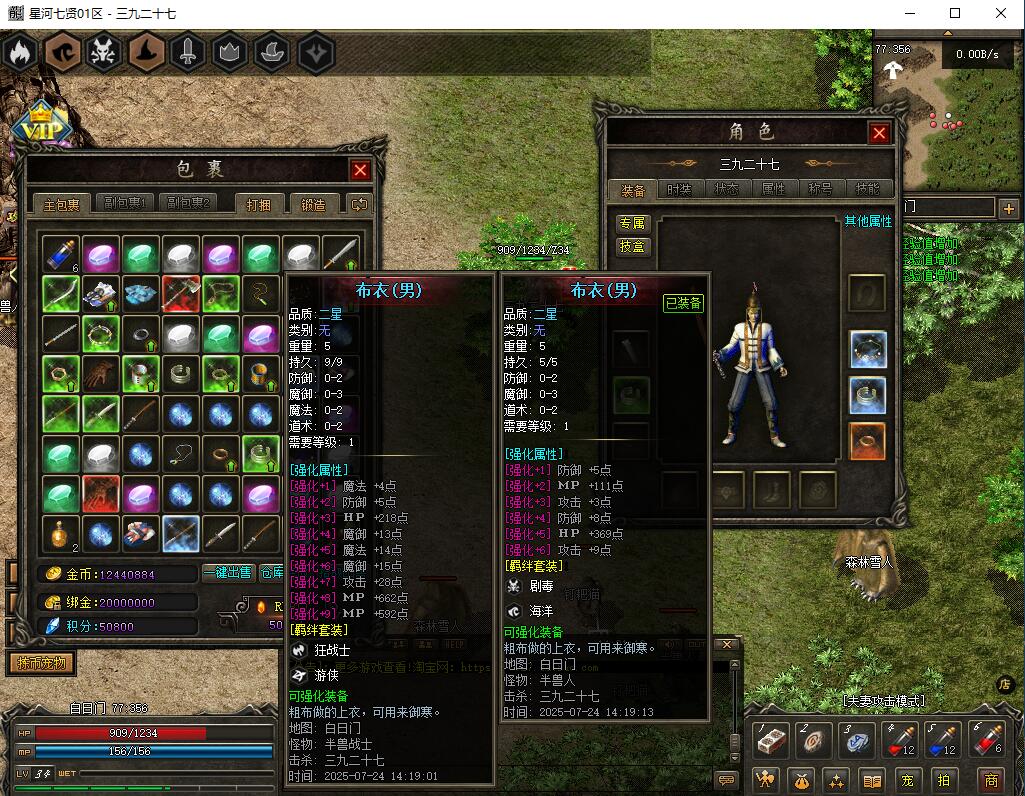Use the blue potion in hotbar slot 5
Viewport: 1025px width, 796px height.
(x=944, y=741)
